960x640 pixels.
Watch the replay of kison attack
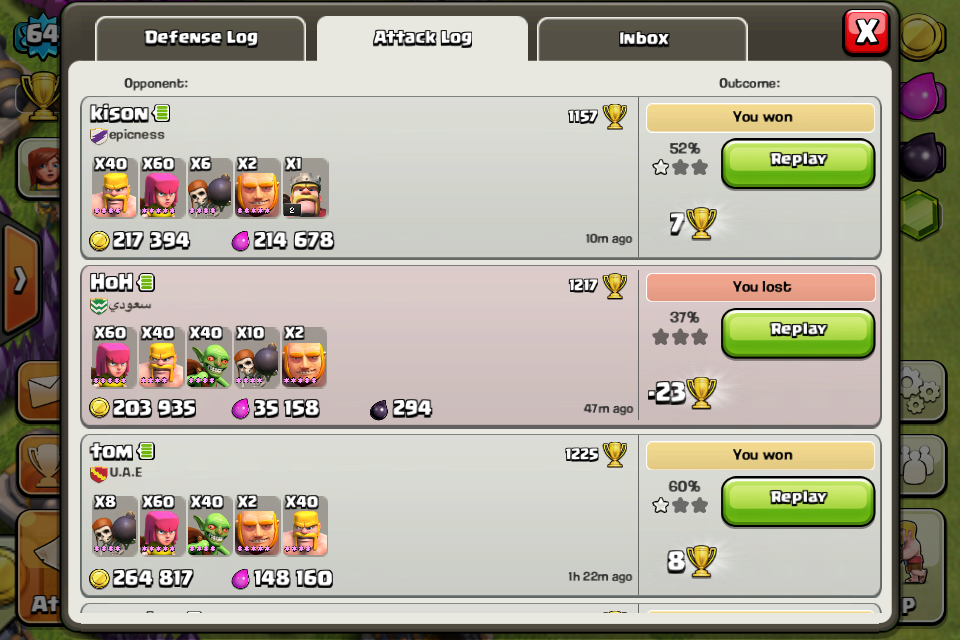[798, 161]
